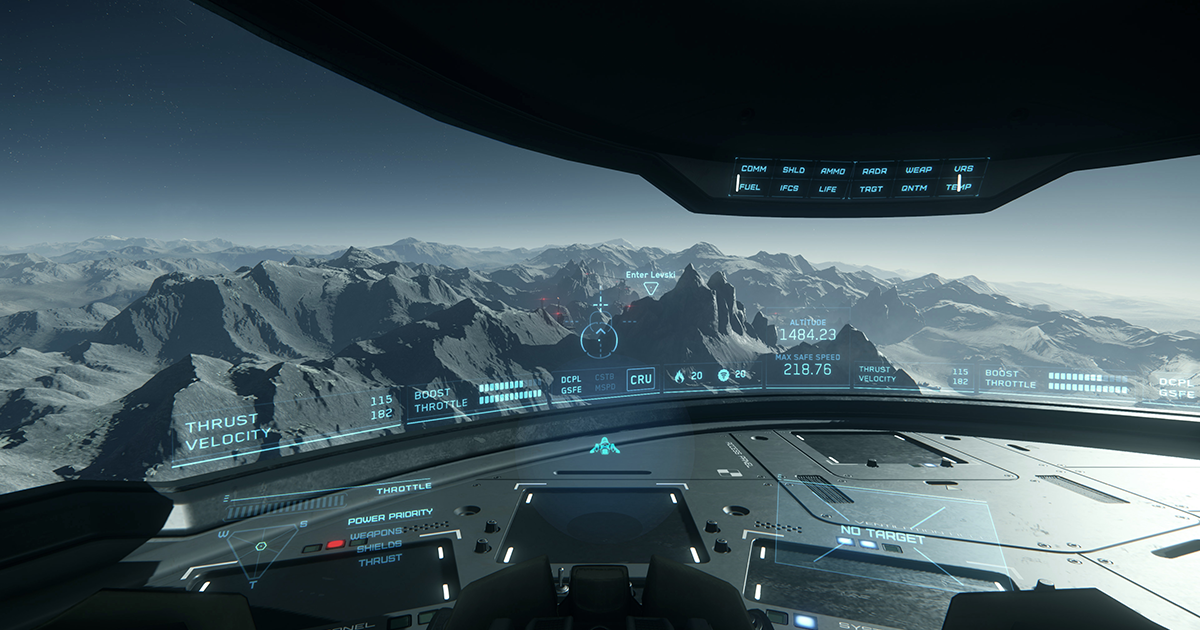Prioritize power to Shields
Image resolution: width=1200 pixels, height=630 pixels.
click(379, 546)
